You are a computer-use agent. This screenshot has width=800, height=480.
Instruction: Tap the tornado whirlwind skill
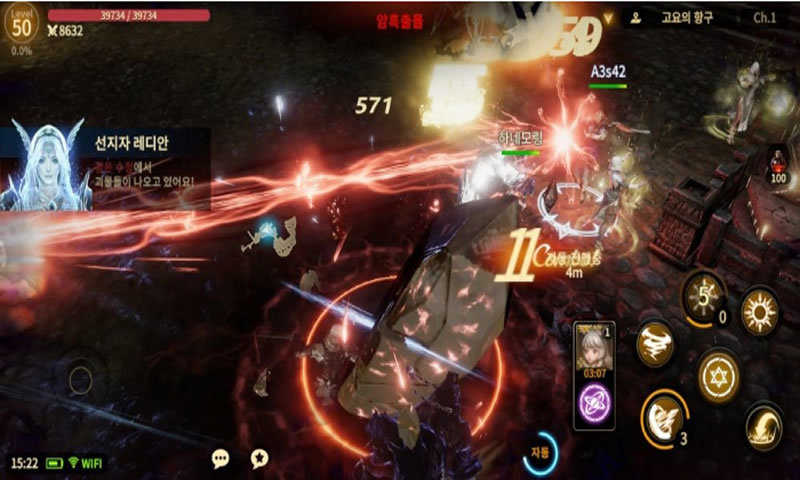point(655,343)
